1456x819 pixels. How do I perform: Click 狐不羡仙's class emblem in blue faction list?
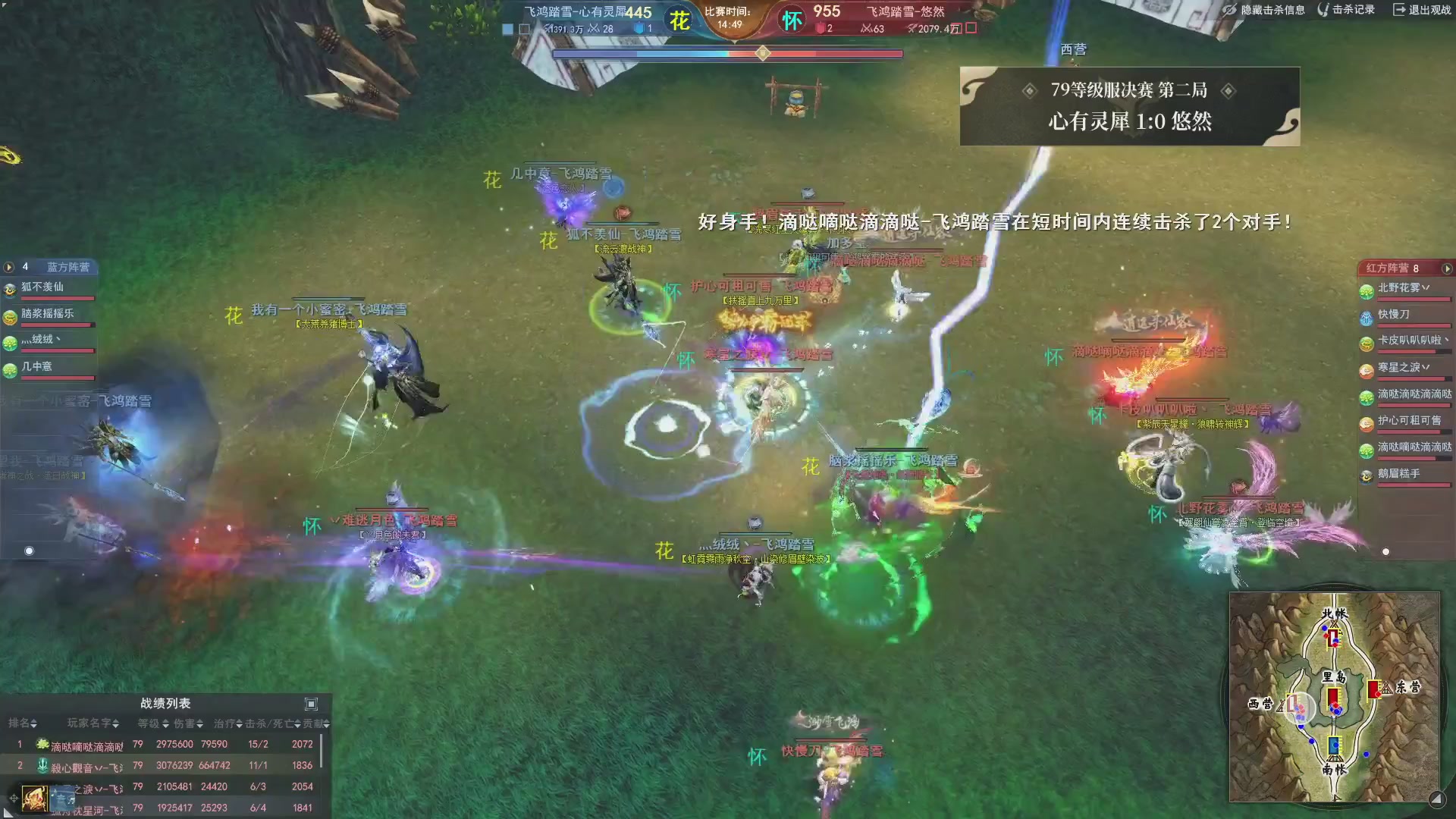(9, 289)
